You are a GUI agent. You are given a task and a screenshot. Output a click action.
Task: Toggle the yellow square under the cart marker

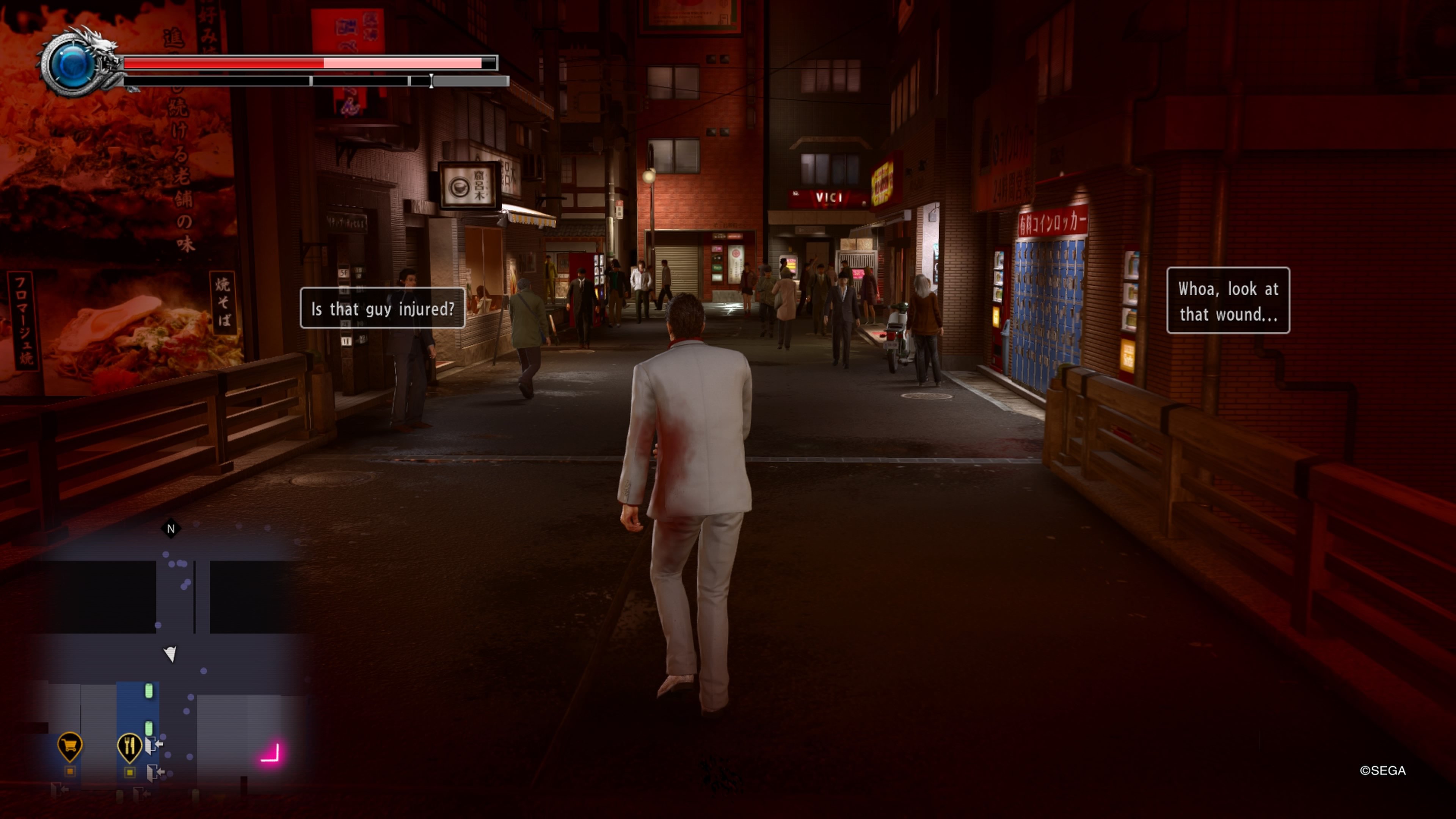pyautogui.click(x=69, y=772)
